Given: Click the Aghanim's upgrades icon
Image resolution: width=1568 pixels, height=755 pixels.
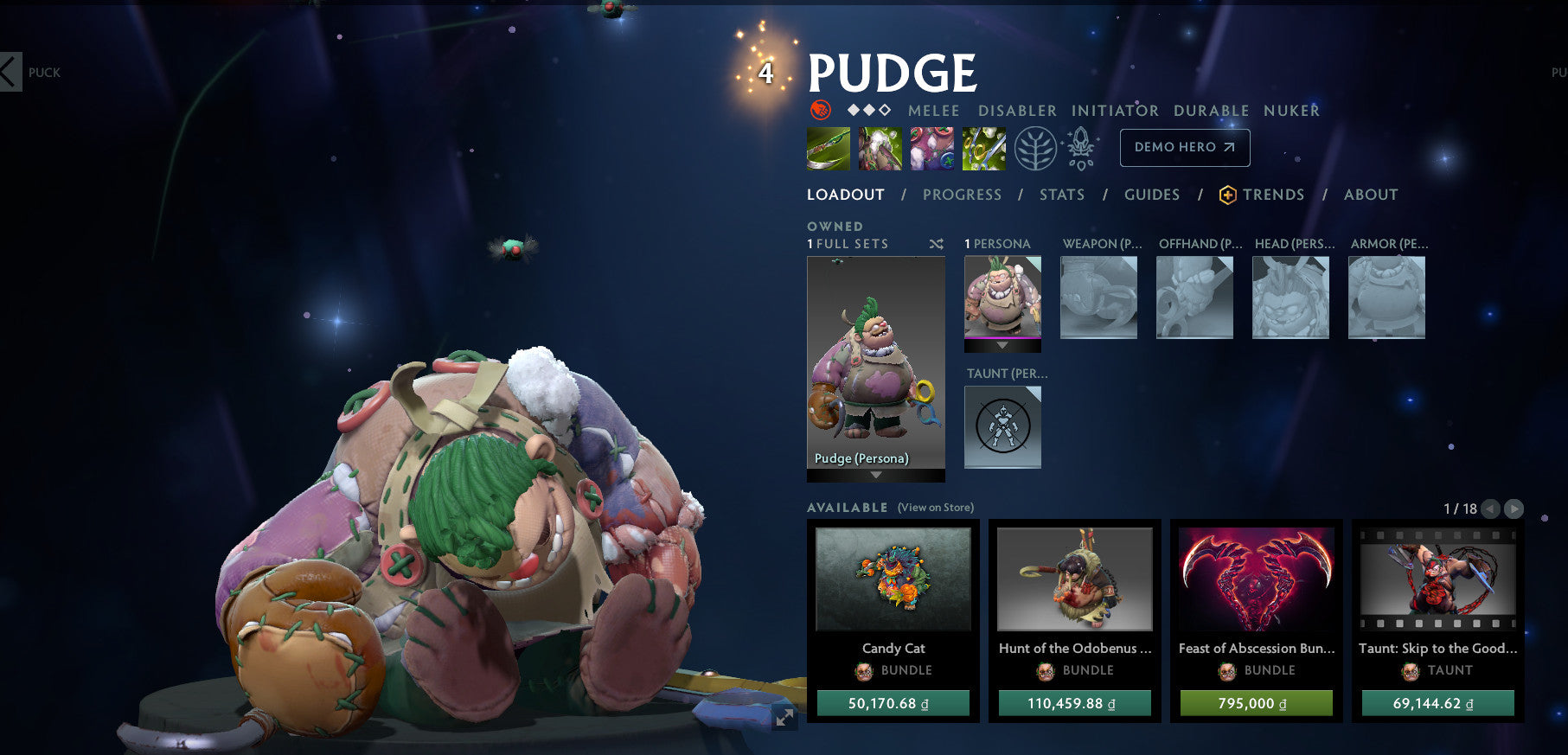Looking at the screenshot, I should point(1078,147).
